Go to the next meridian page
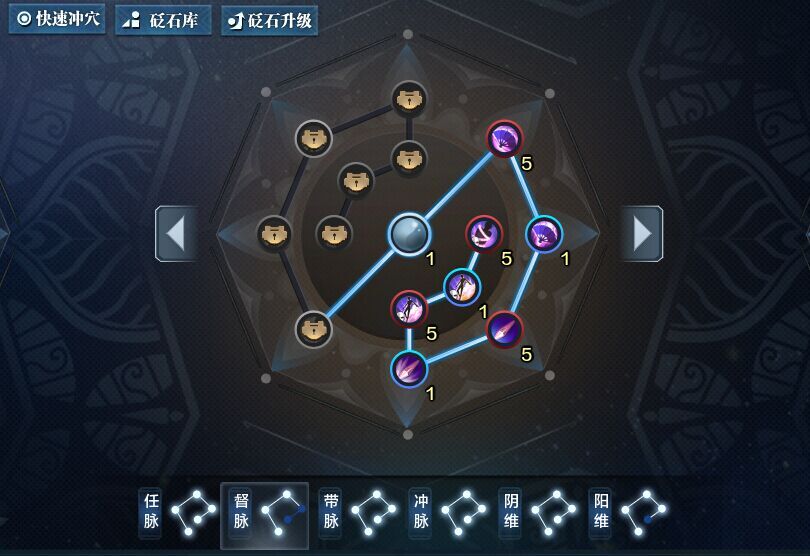 point(642,234)
